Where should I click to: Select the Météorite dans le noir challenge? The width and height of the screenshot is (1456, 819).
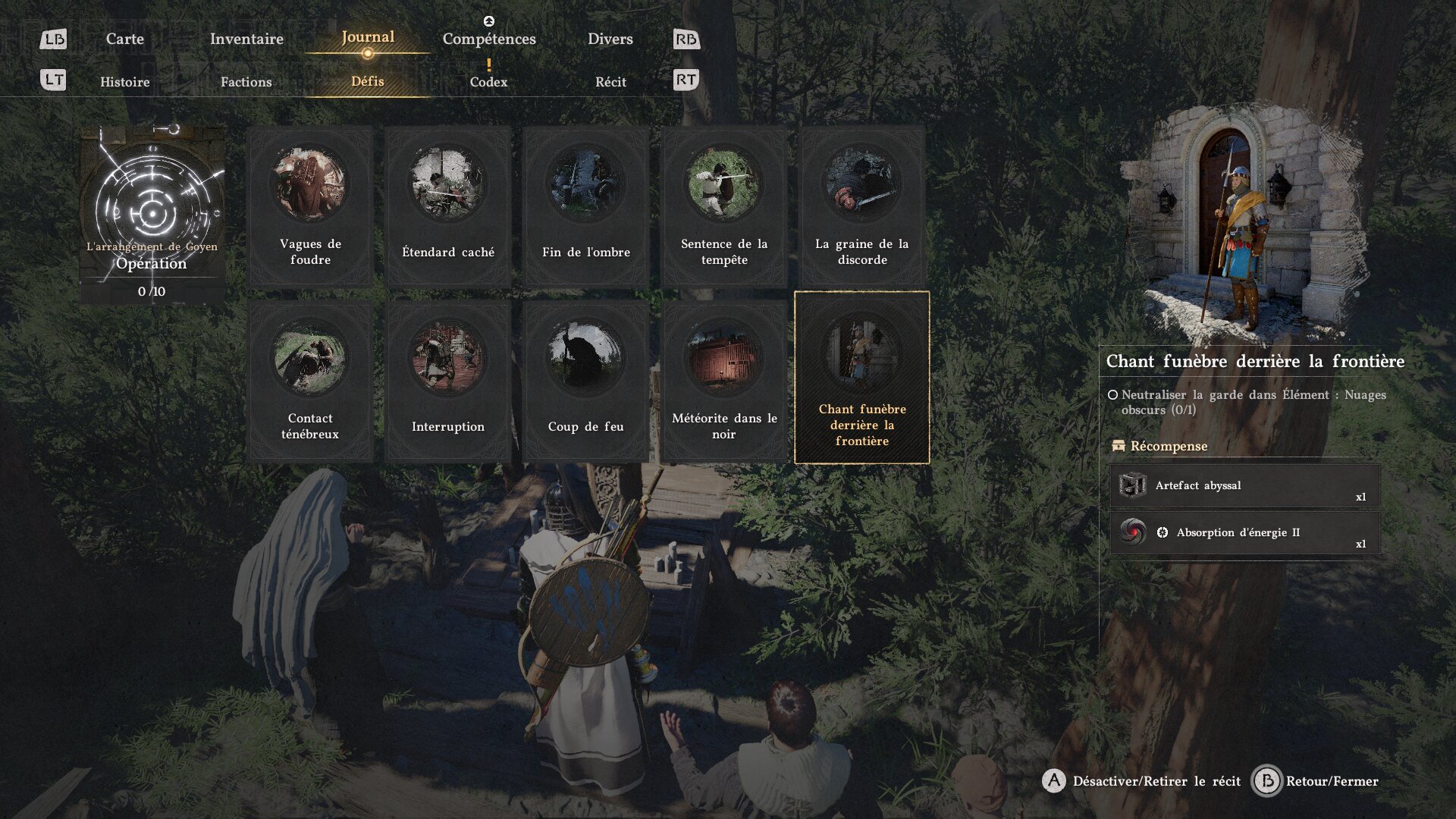pyautogui.click(x=724, y=381)
